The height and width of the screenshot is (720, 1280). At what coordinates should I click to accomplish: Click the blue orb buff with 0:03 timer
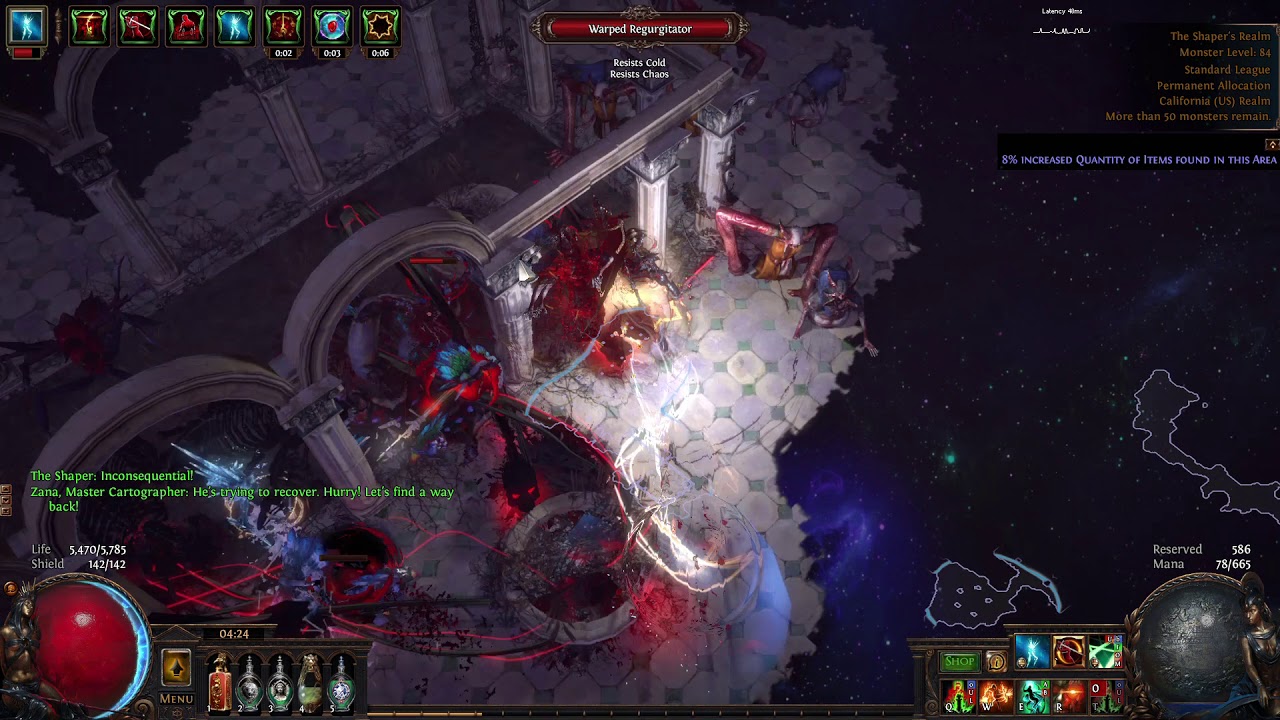click(331, 27)
